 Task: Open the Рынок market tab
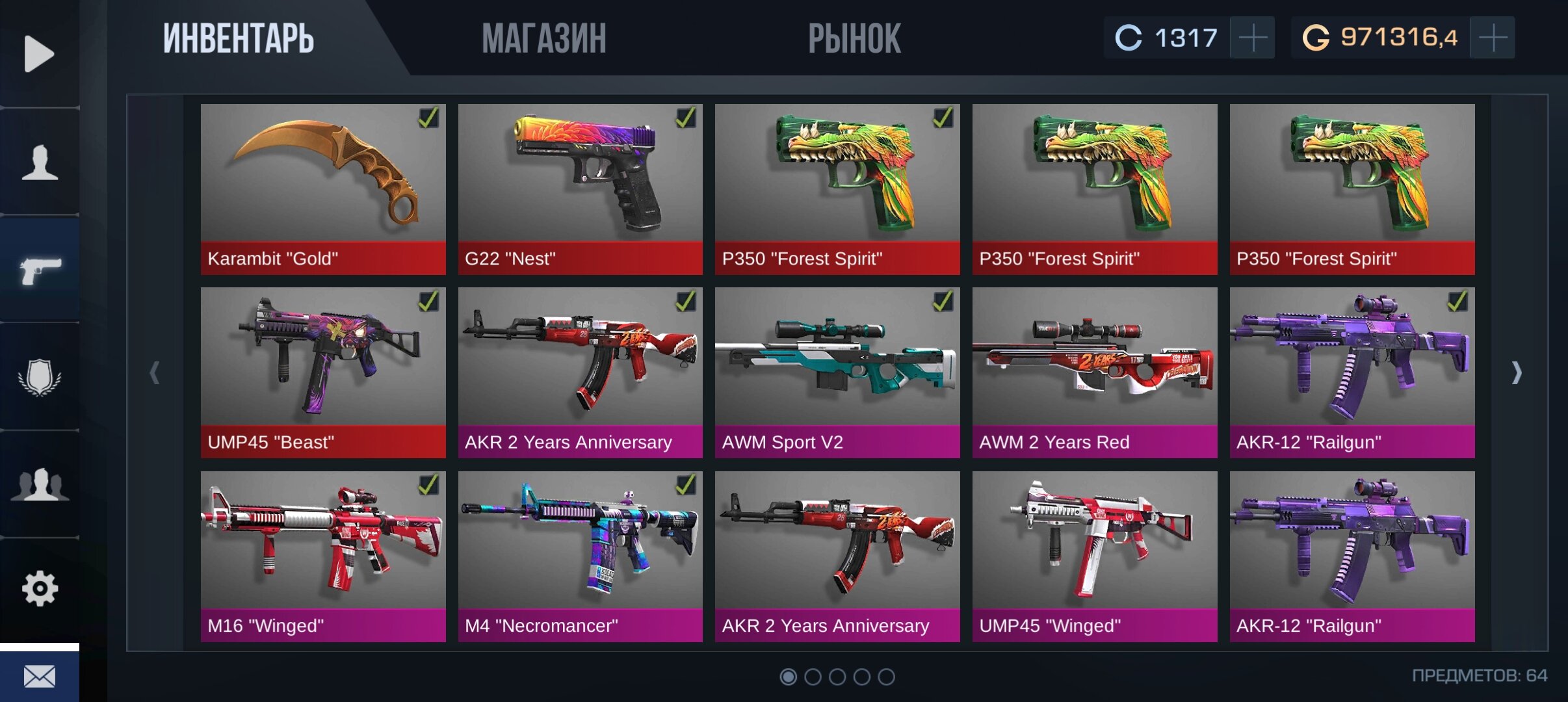(x=854, y=38)
